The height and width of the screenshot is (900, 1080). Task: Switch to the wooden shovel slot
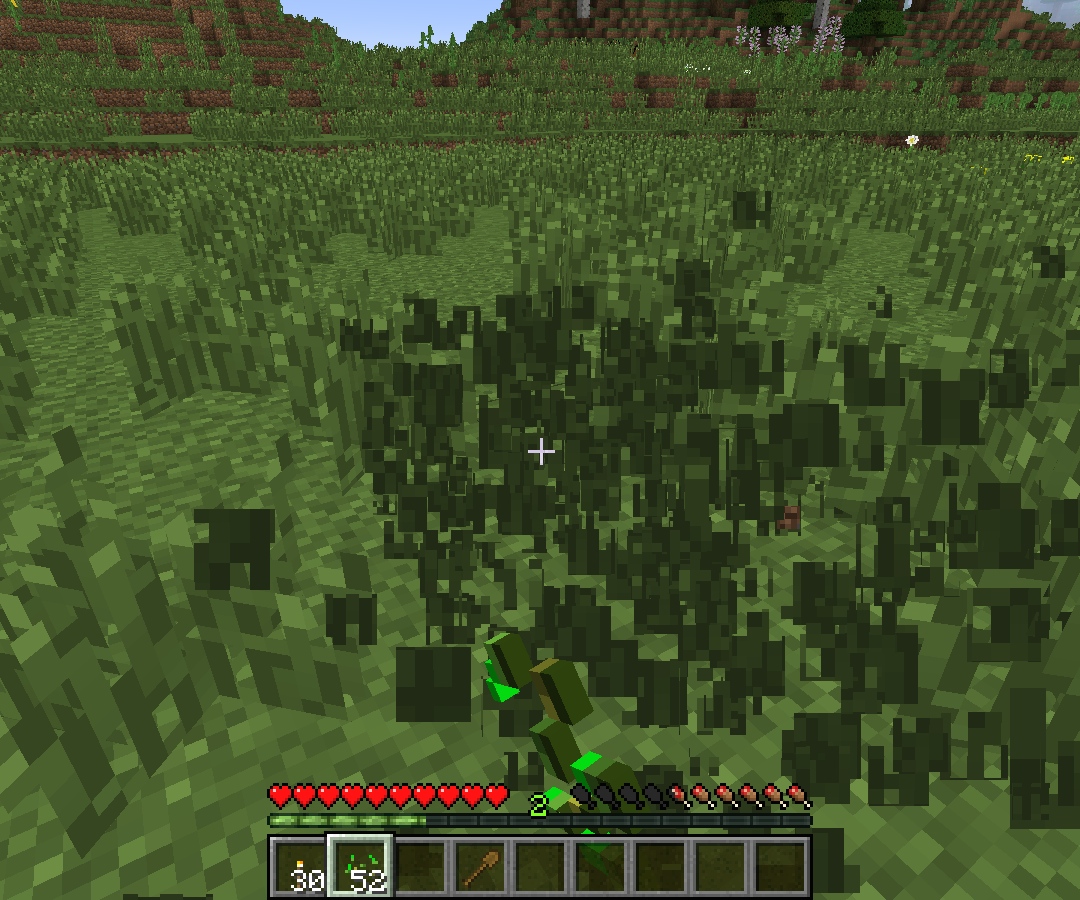(x=481, y=866)
